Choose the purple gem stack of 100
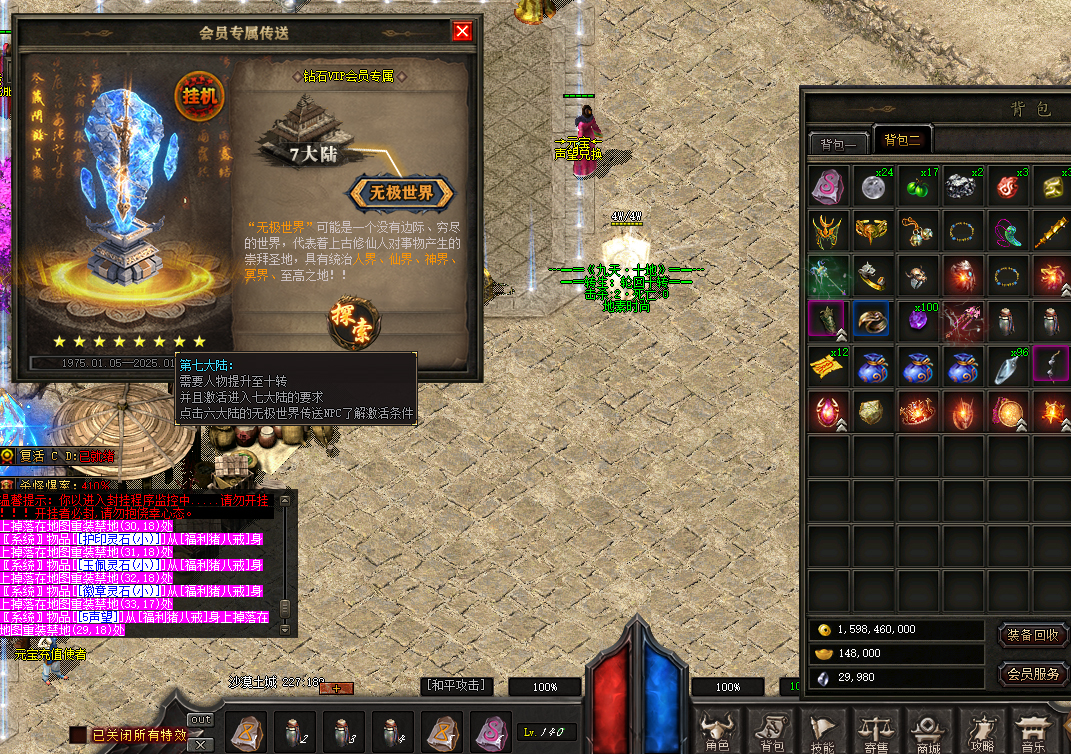The width and height of the screenshot is (1071, 754). pos(917,320)
